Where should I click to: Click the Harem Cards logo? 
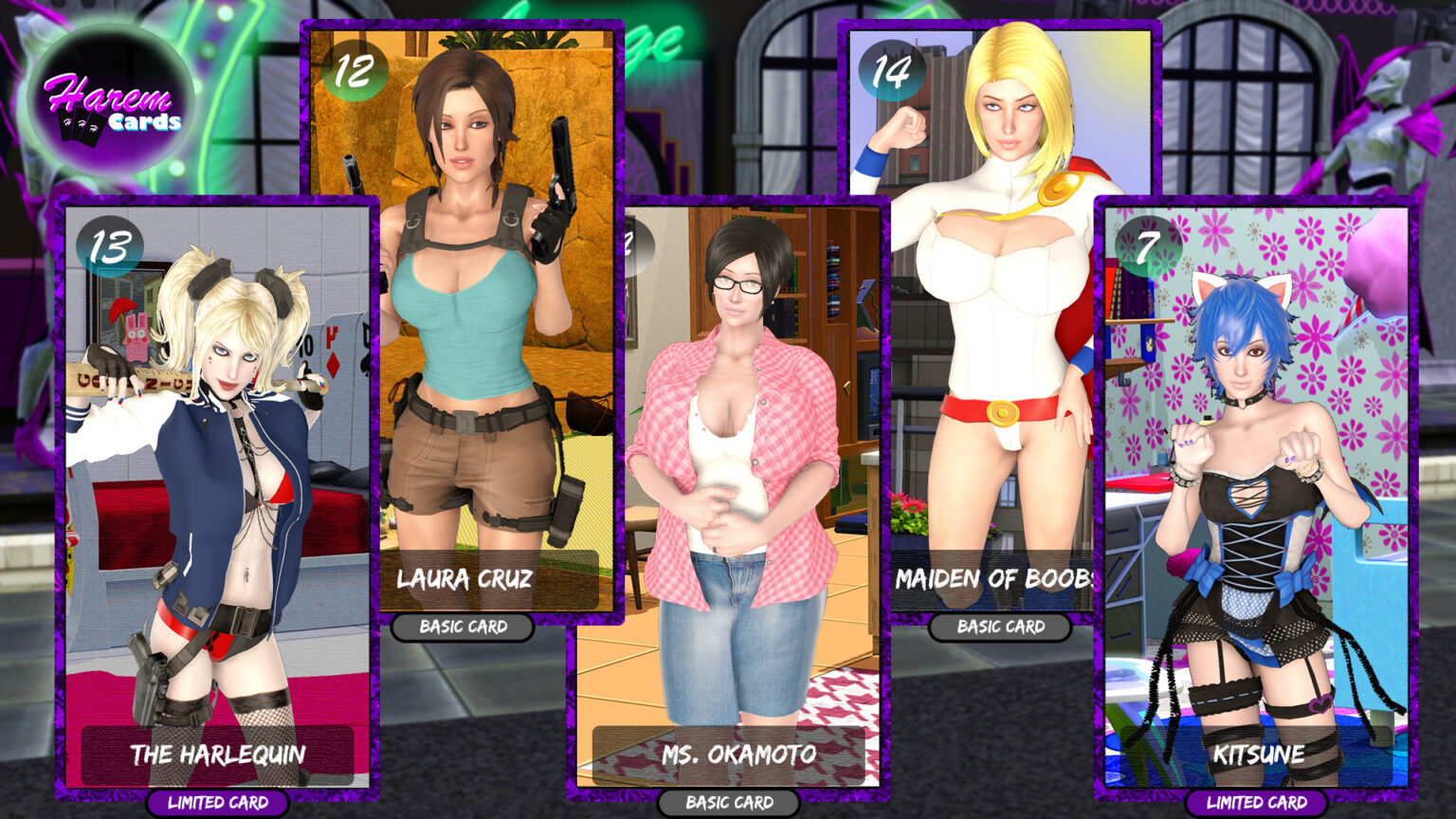tap(112, 102)
